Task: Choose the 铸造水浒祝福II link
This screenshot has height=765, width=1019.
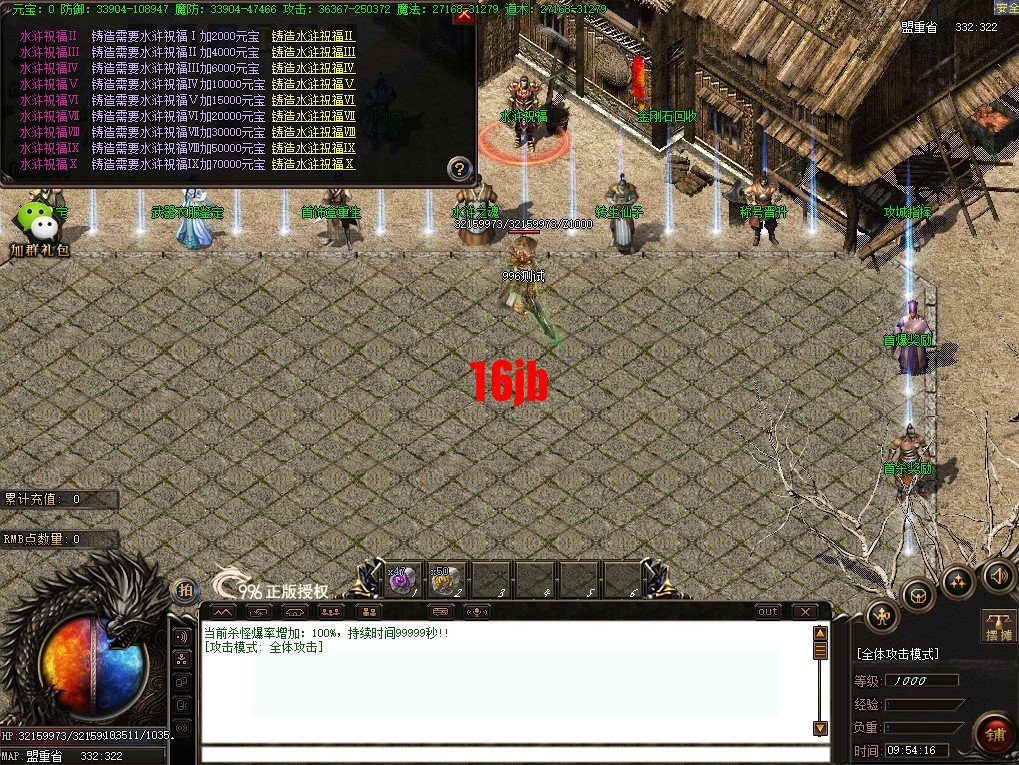Action: click(x=313, y=36)
